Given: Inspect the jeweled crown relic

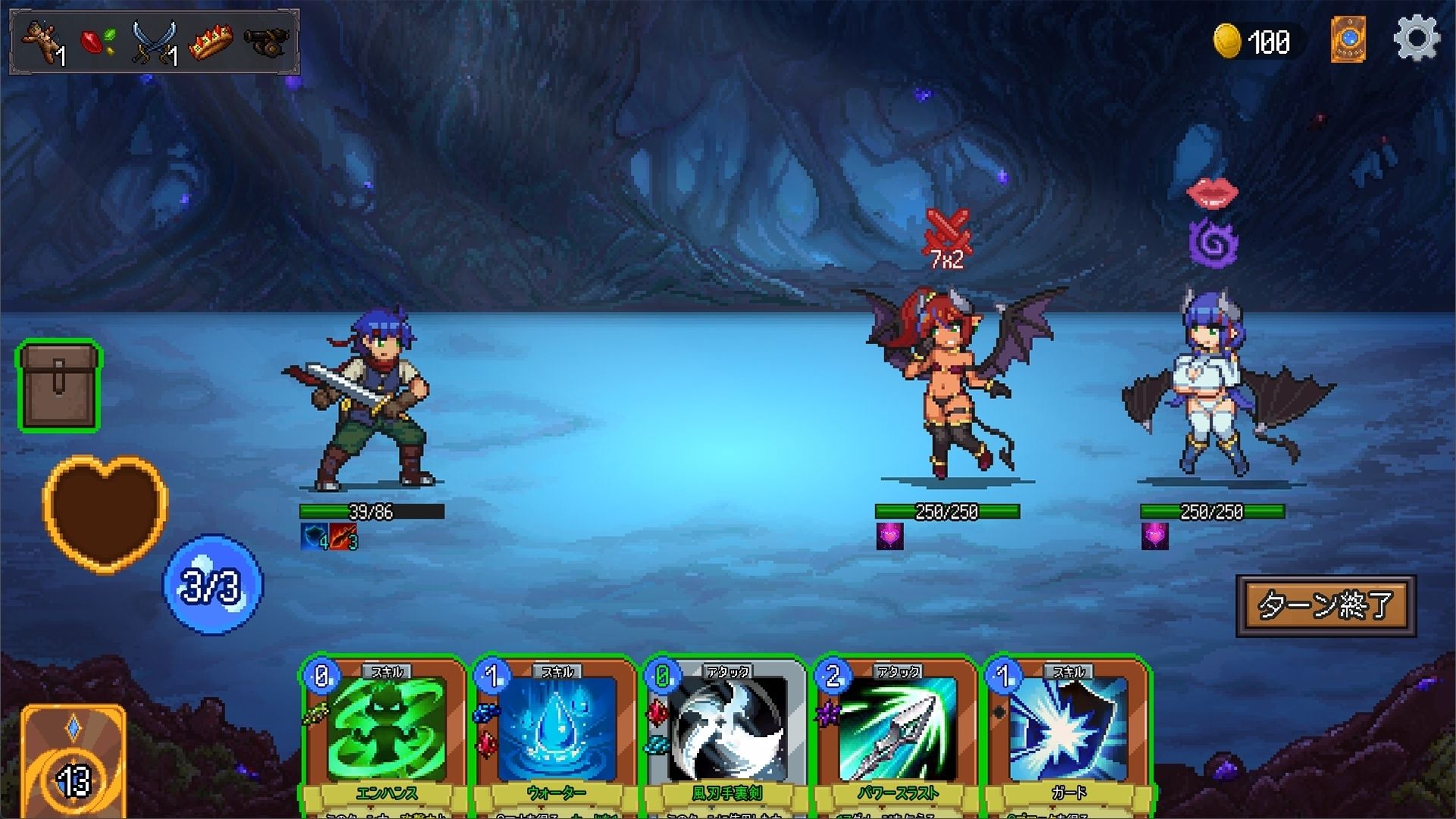Looking at the screenshot, I should tap(210, 42).
